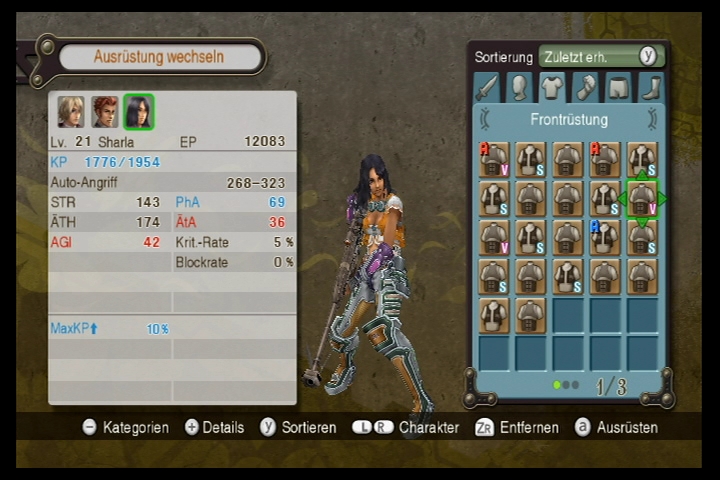
Task: Open the 'Zuletzt erh.' sorting dropdown
Action: tap(600, 56)
